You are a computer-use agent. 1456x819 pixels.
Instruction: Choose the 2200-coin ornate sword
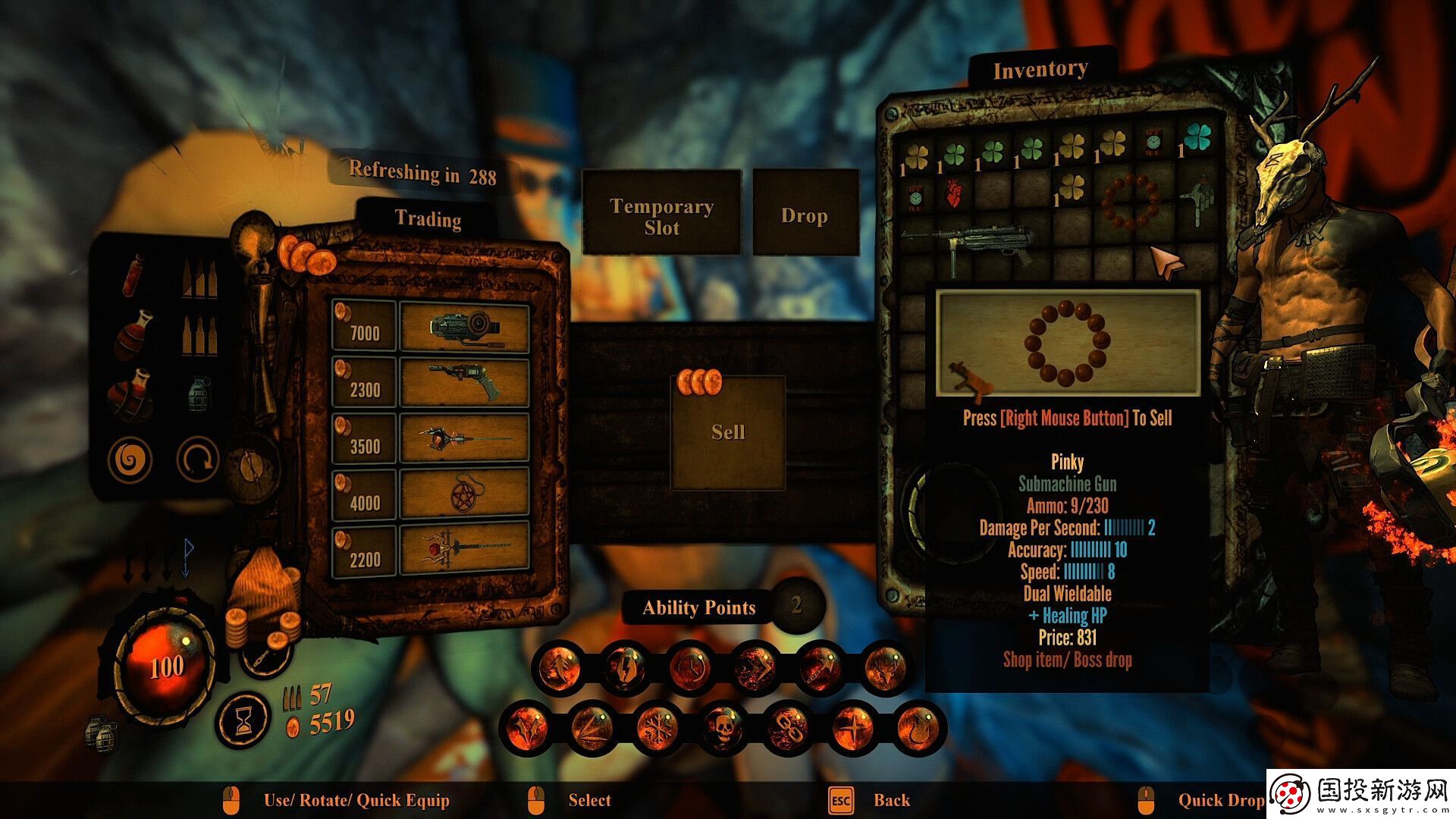pyautogui.click(x=464, y=550)
